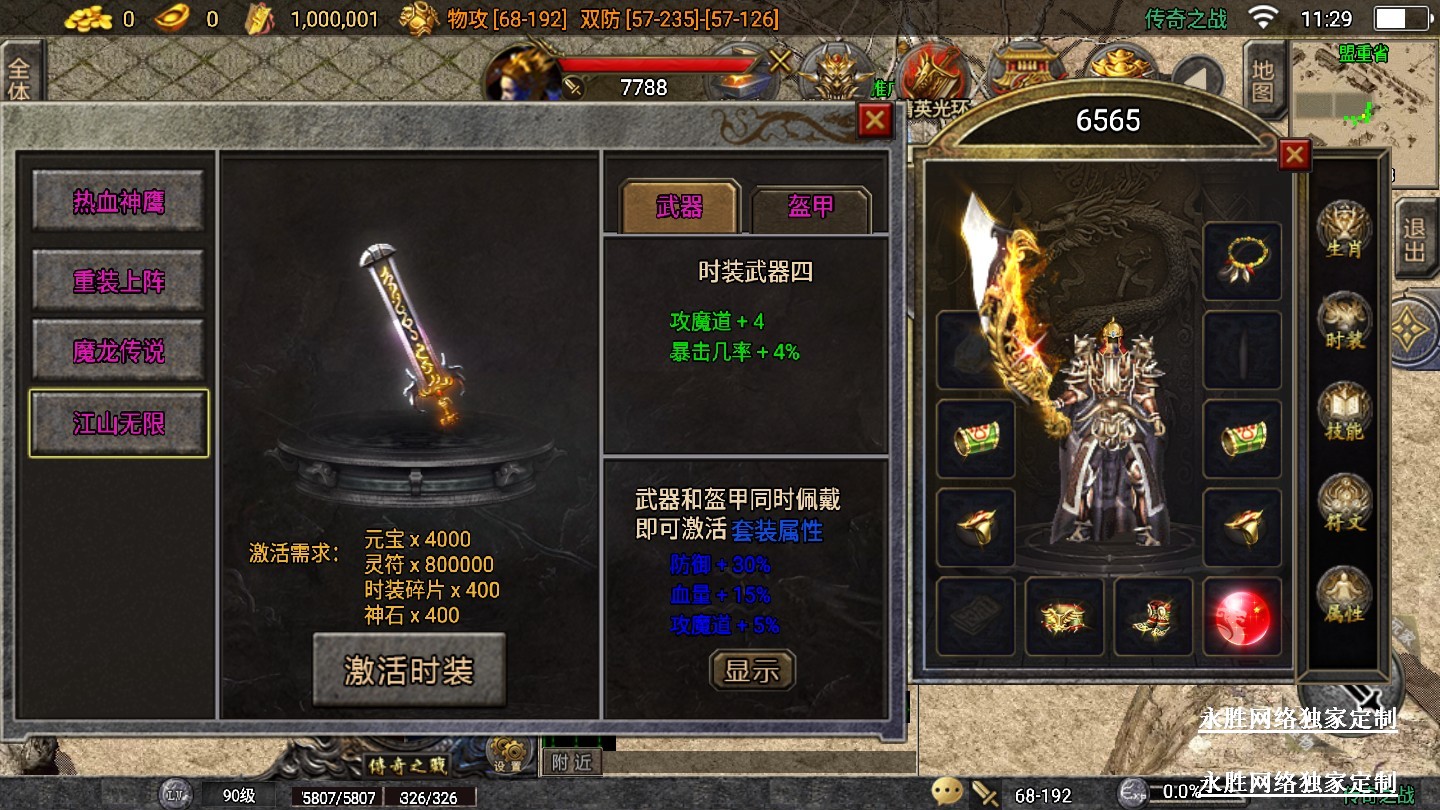This screenshot has height=810, width=1440.
Task: Open the 魔龙传说 costume set
Action: click(x=118, y=352)
